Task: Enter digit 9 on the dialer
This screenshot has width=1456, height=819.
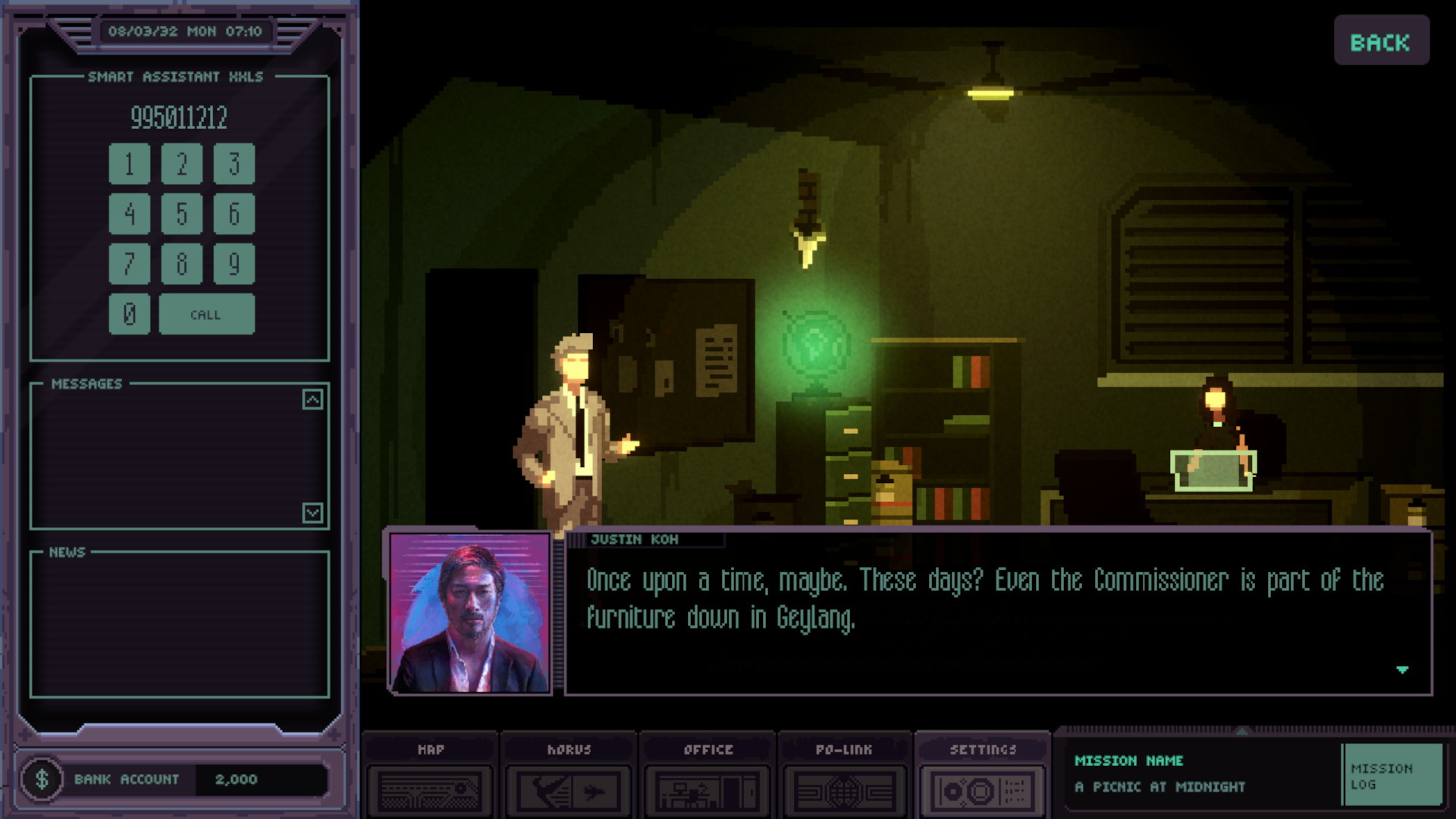Action: [234, 264]
